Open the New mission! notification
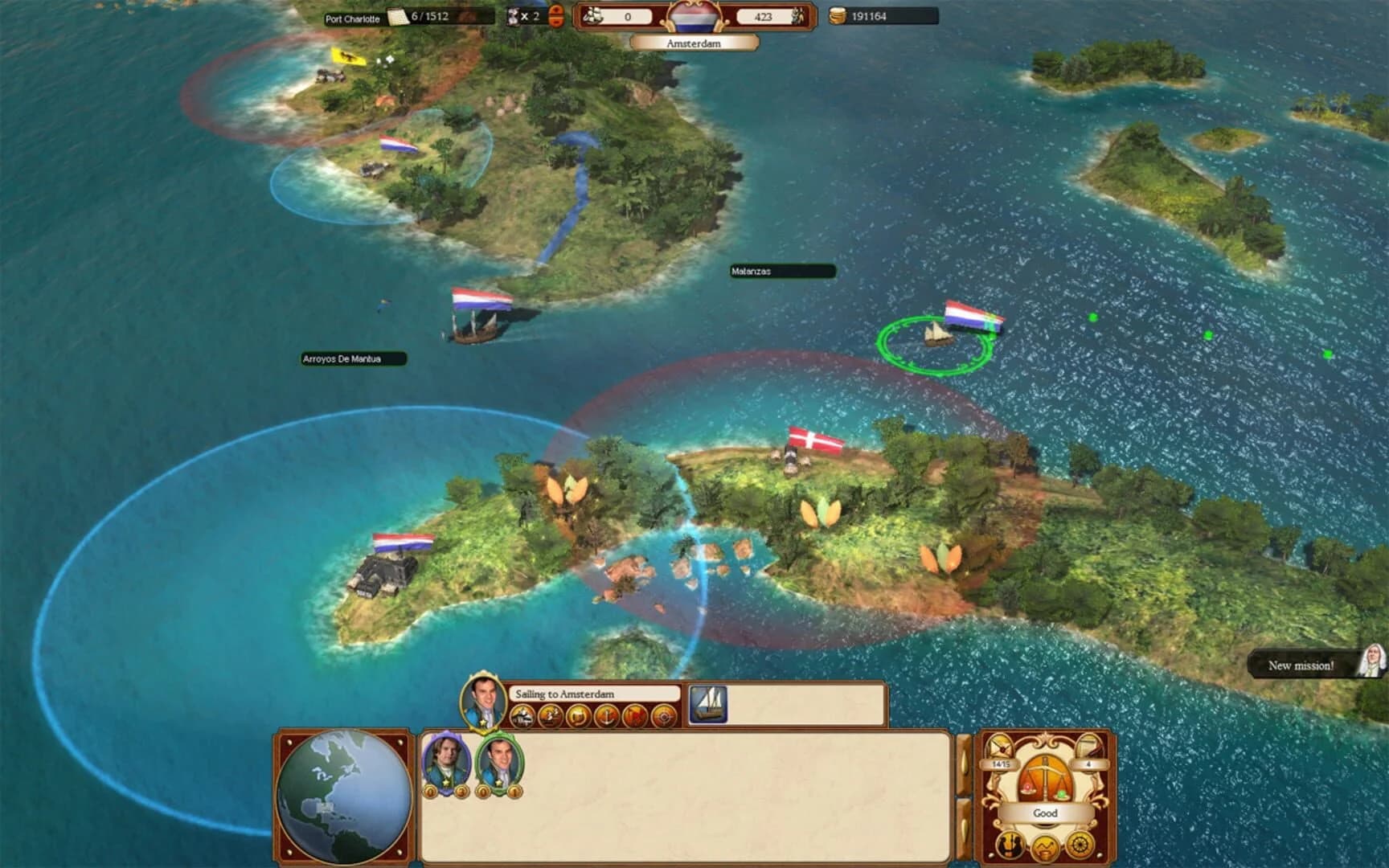 pyautogui.click(x=1301, y=665)
